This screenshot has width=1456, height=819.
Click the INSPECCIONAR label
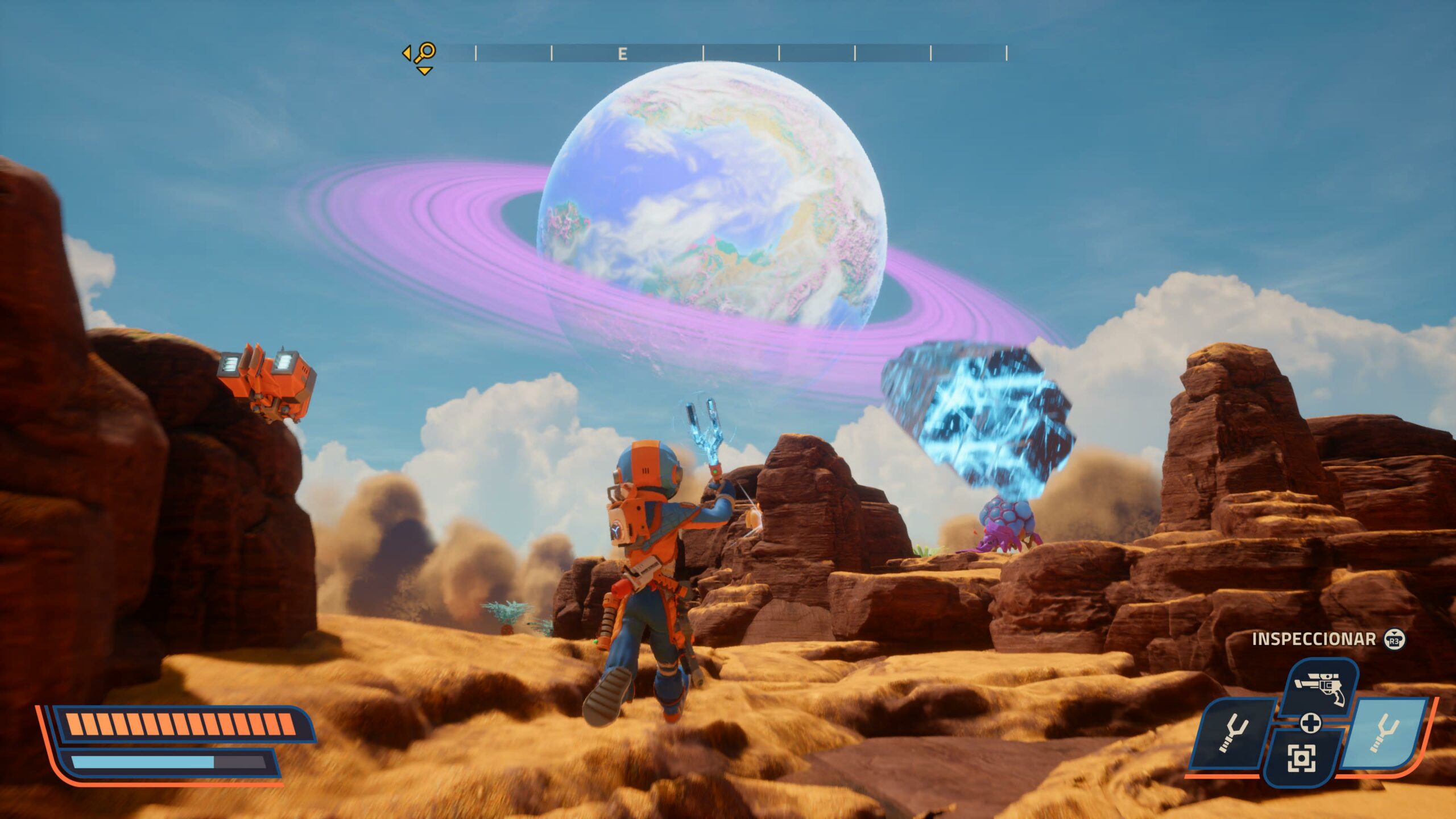1313,639
